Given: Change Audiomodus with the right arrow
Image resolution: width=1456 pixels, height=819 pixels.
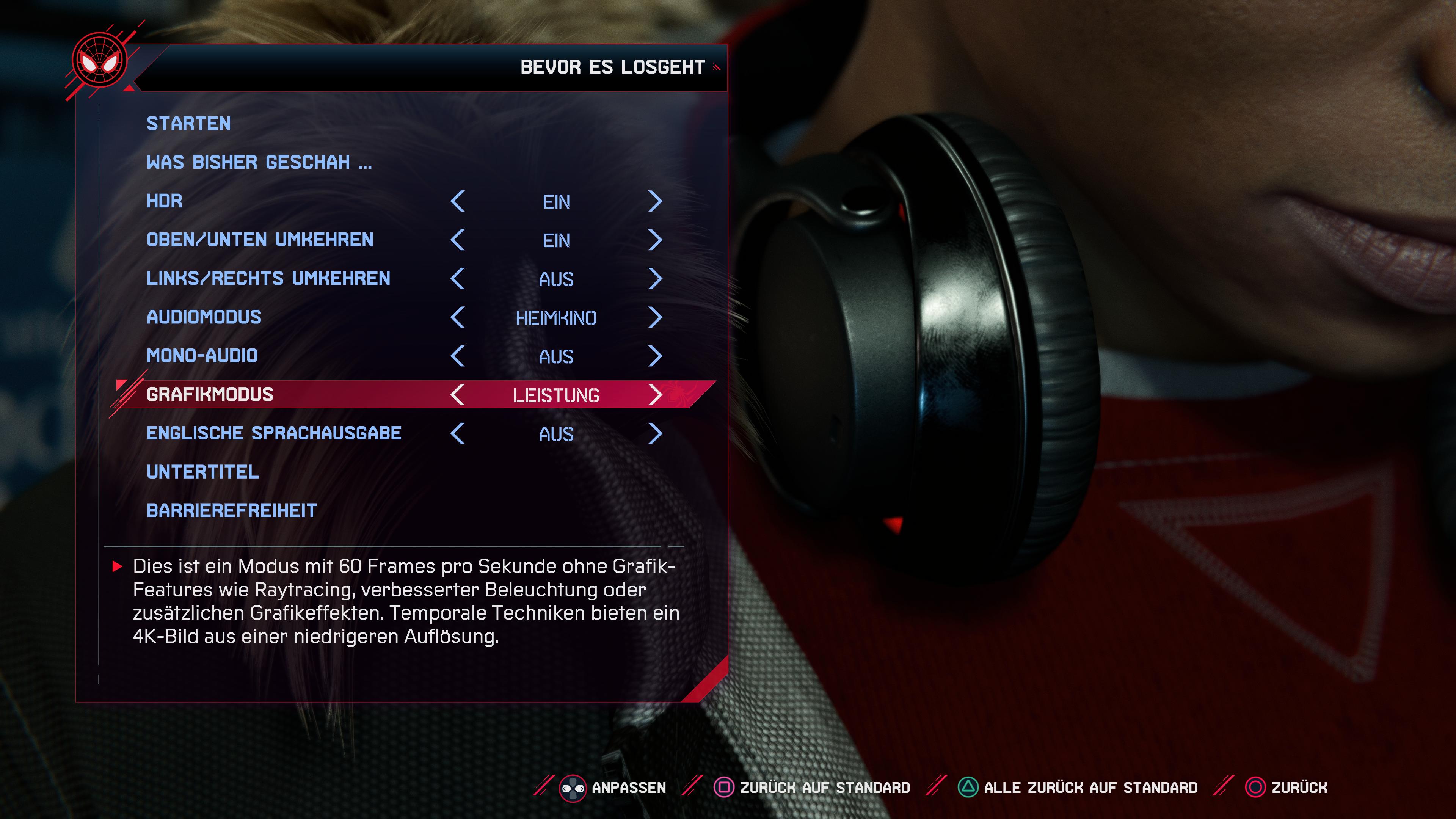Looking at the screenshot, I should (x=654, y=317).
